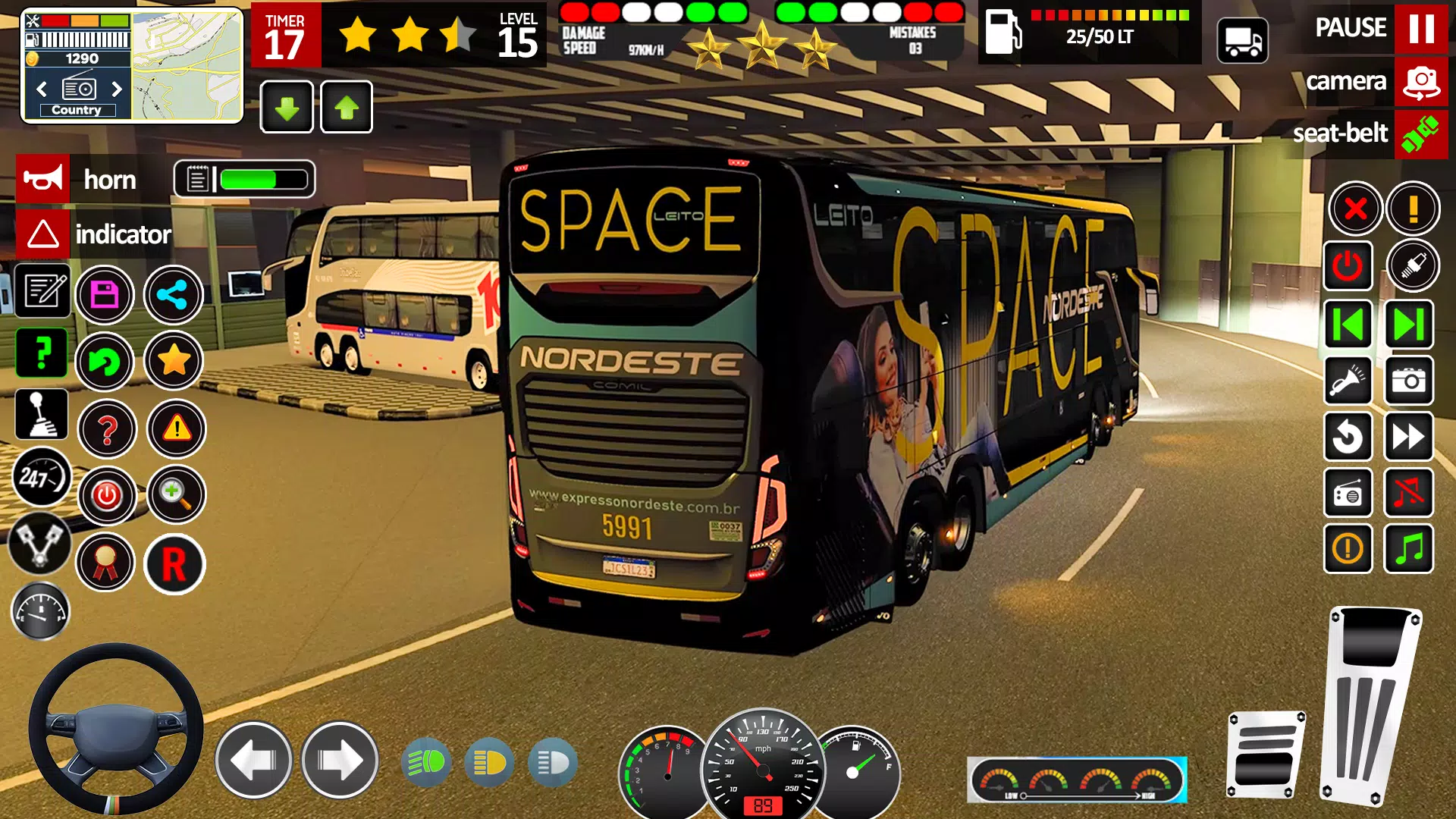This screenshot has width=1456, height=819.
Task: Open the gear shifter icon
Action: tap(41, 415)
